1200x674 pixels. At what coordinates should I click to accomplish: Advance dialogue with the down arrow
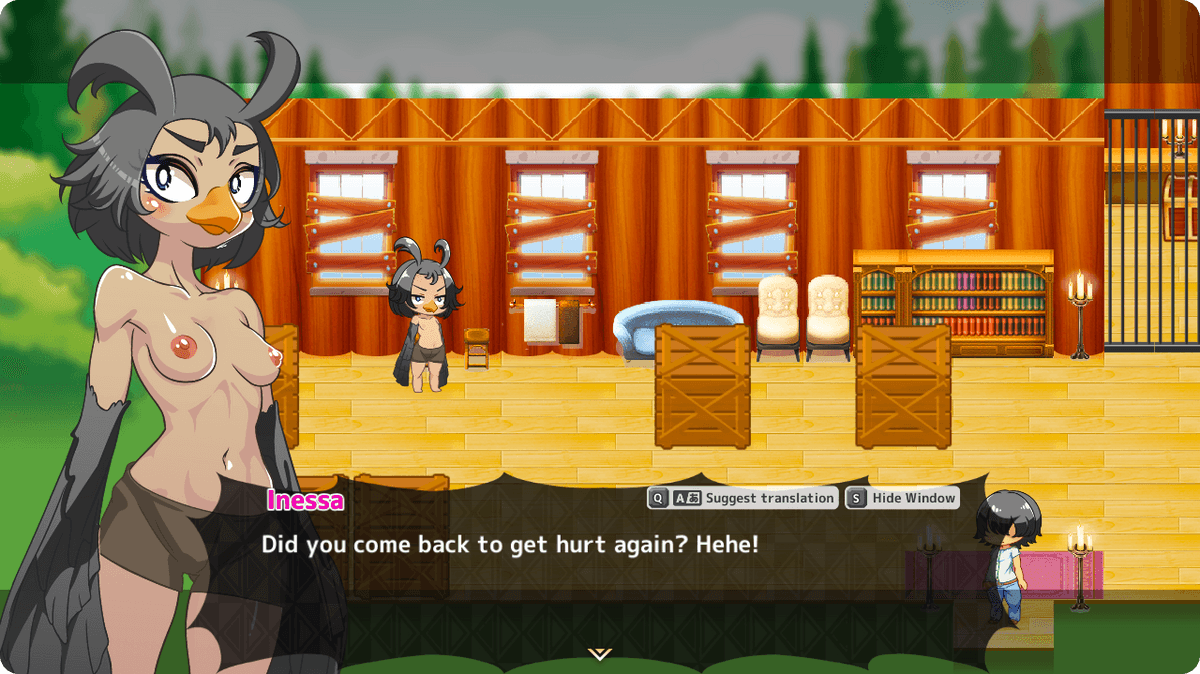click(x=599, y=654)
